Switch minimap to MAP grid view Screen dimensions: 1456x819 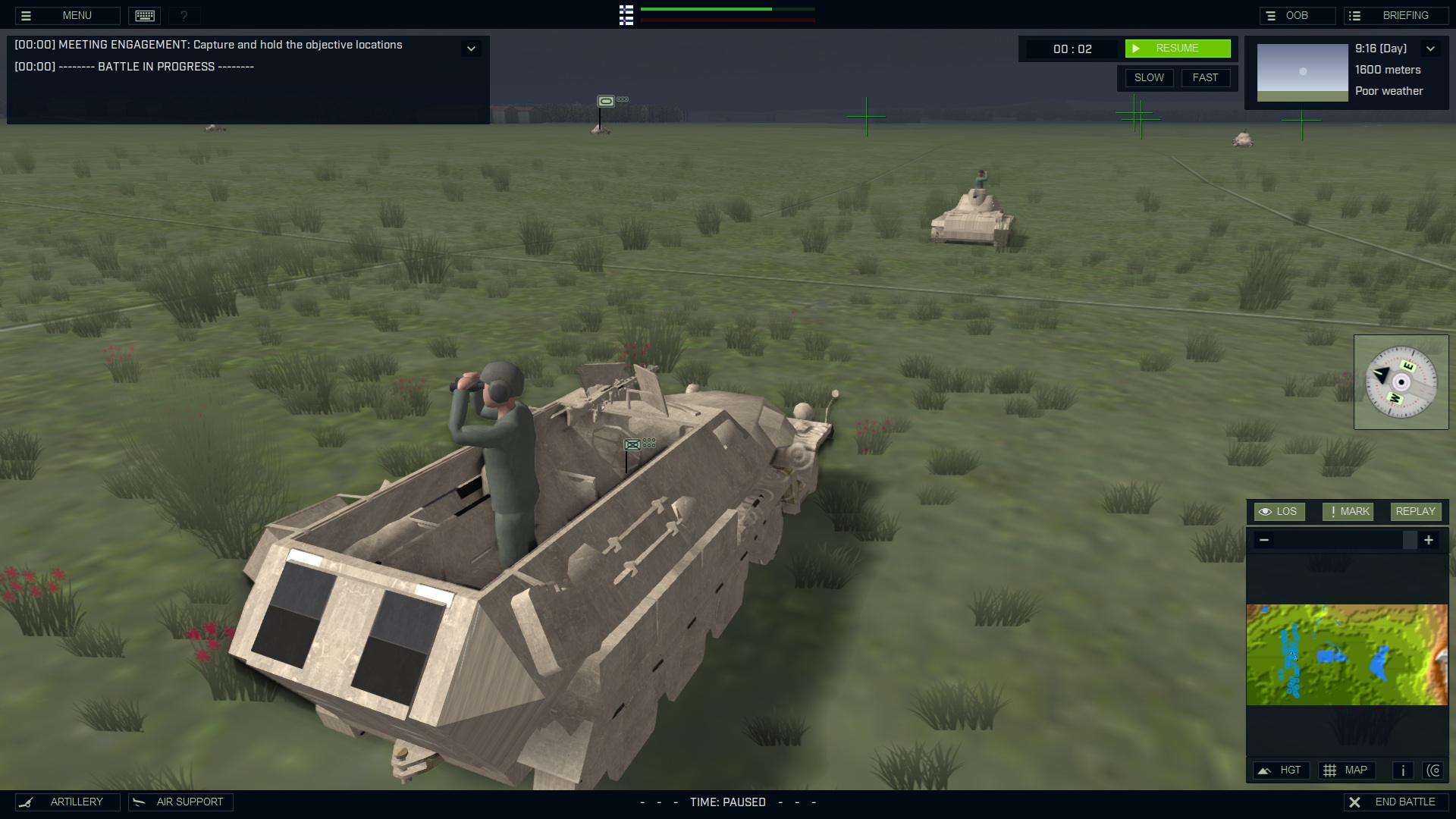point(1348,770)
